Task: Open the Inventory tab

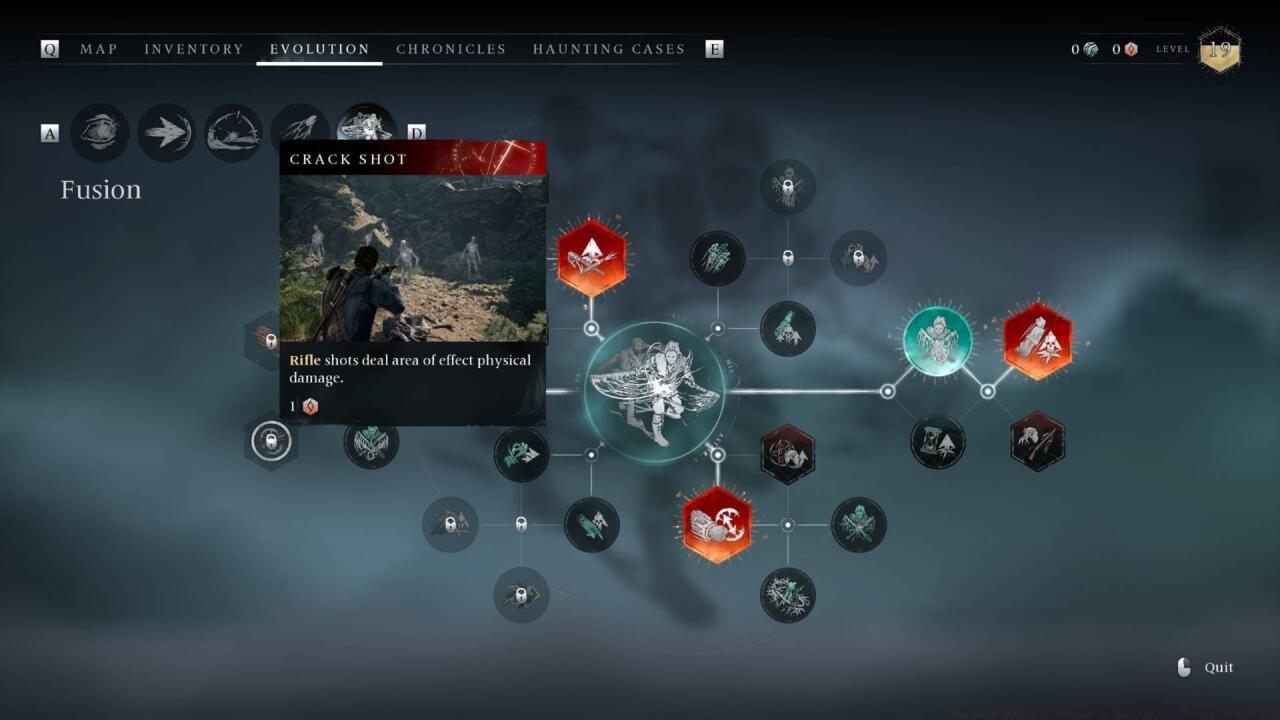Action: tap(193, 49)
